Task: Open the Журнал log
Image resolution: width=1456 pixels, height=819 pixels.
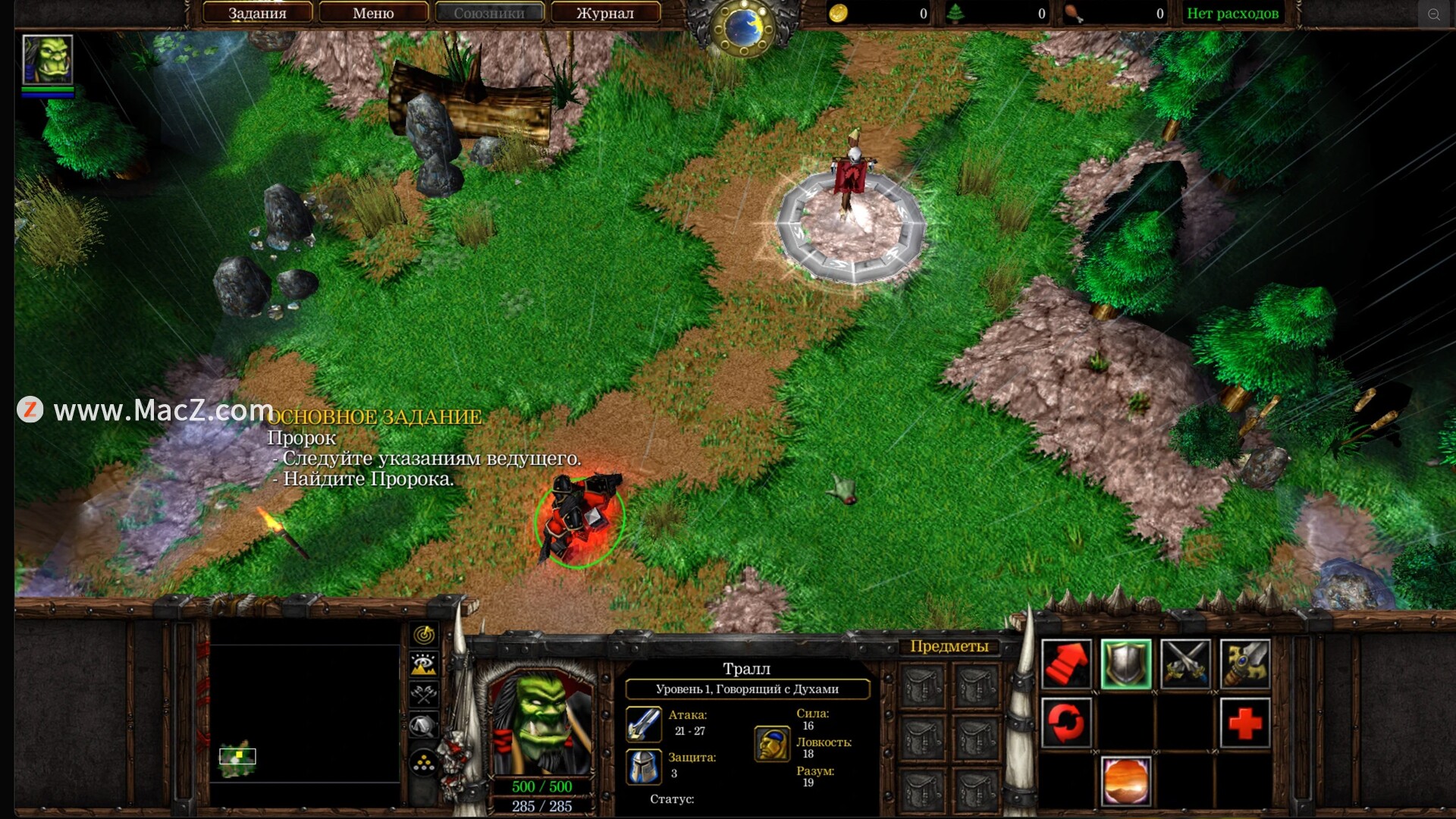Action: pyautogui.click(x=604, y=13)
